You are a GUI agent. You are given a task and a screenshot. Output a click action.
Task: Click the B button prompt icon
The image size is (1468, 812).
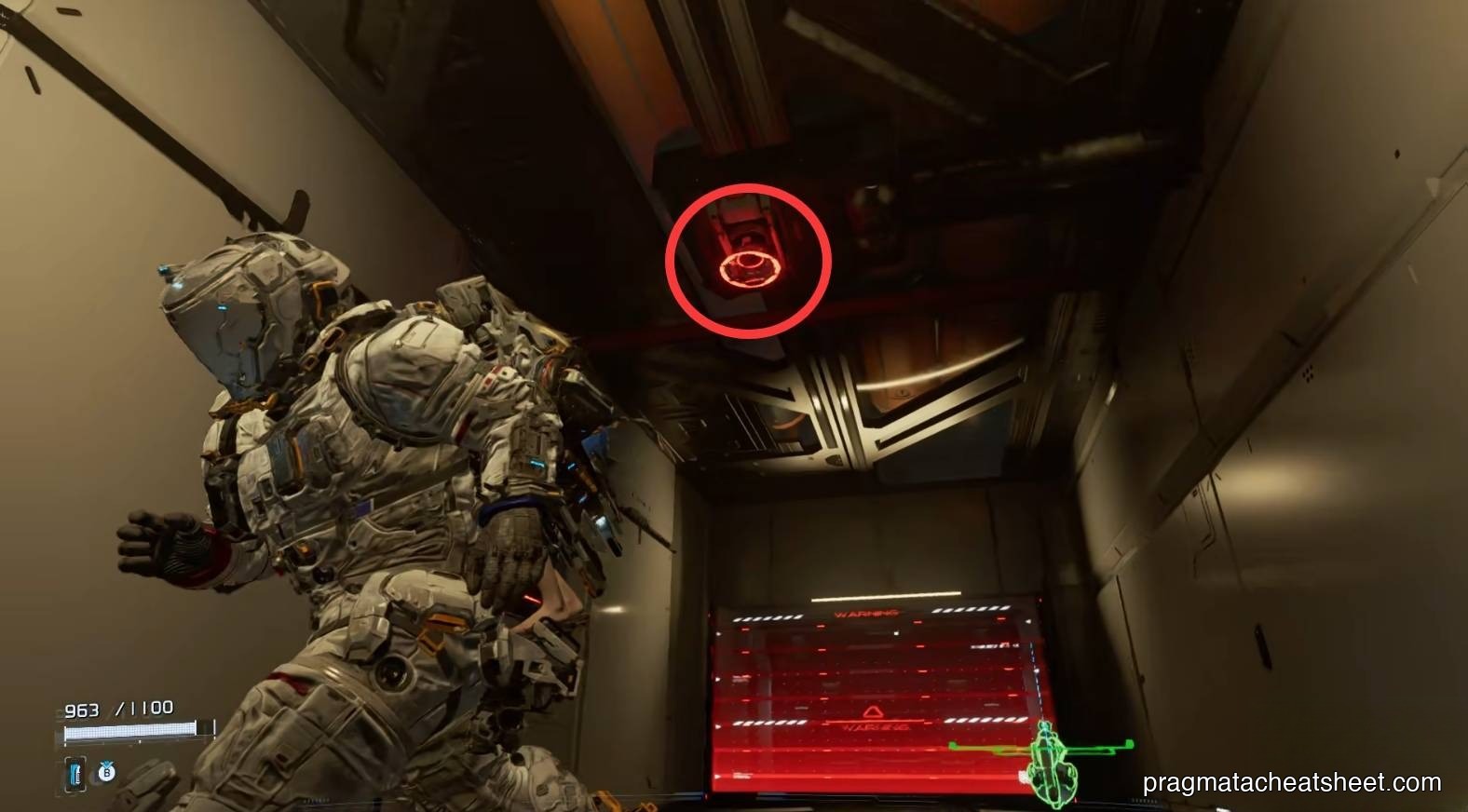105,773
